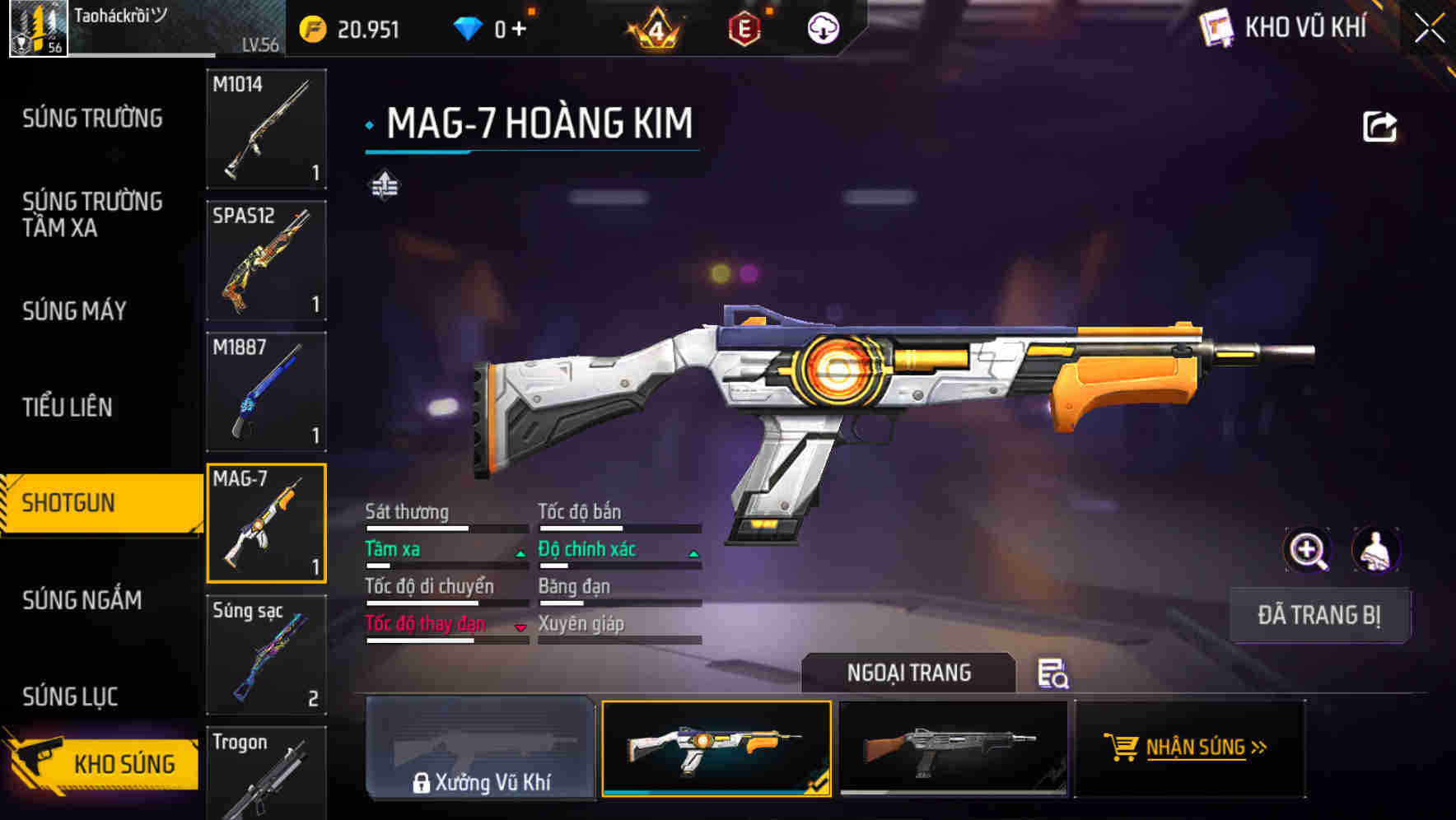Choose the Súng Ngắm category
This screenshot has width=1456, height=820.
click(82, 600)
